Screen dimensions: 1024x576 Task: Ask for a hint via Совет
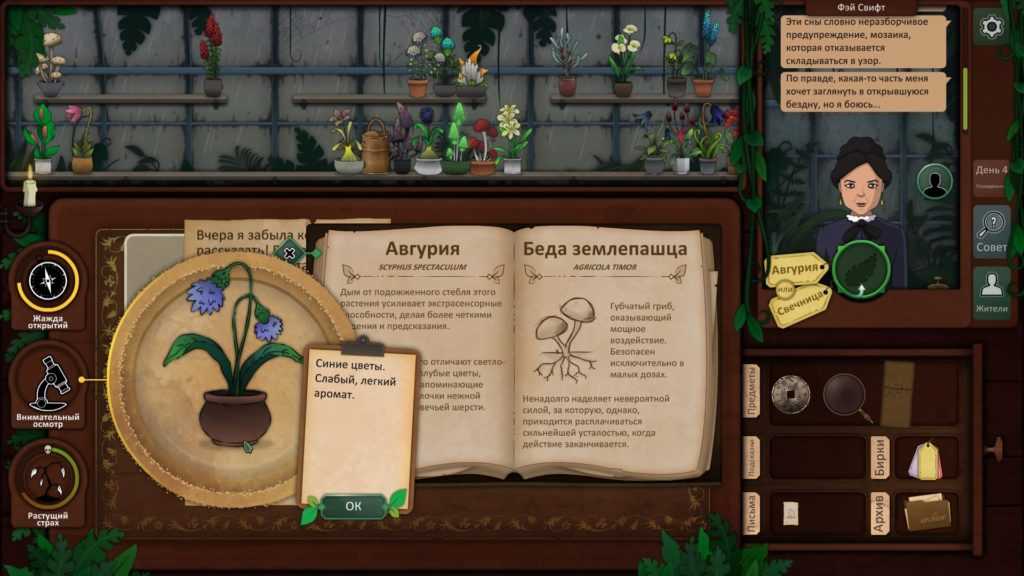[992, 233]
